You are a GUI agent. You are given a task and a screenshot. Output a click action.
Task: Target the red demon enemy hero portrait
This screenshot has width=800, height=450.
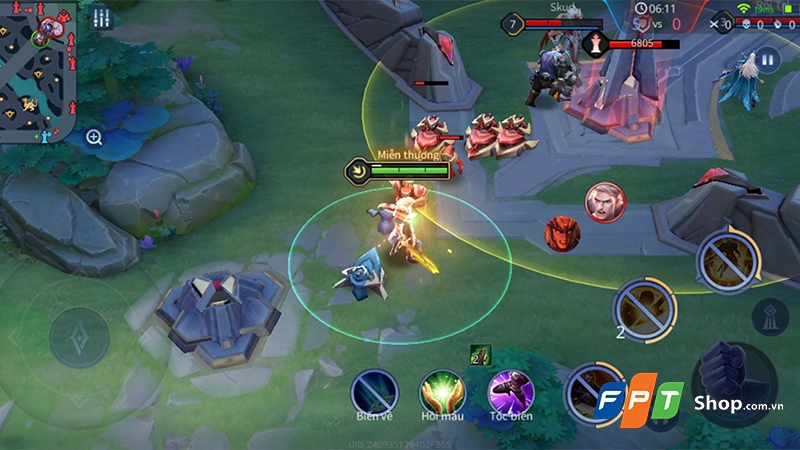562,234
